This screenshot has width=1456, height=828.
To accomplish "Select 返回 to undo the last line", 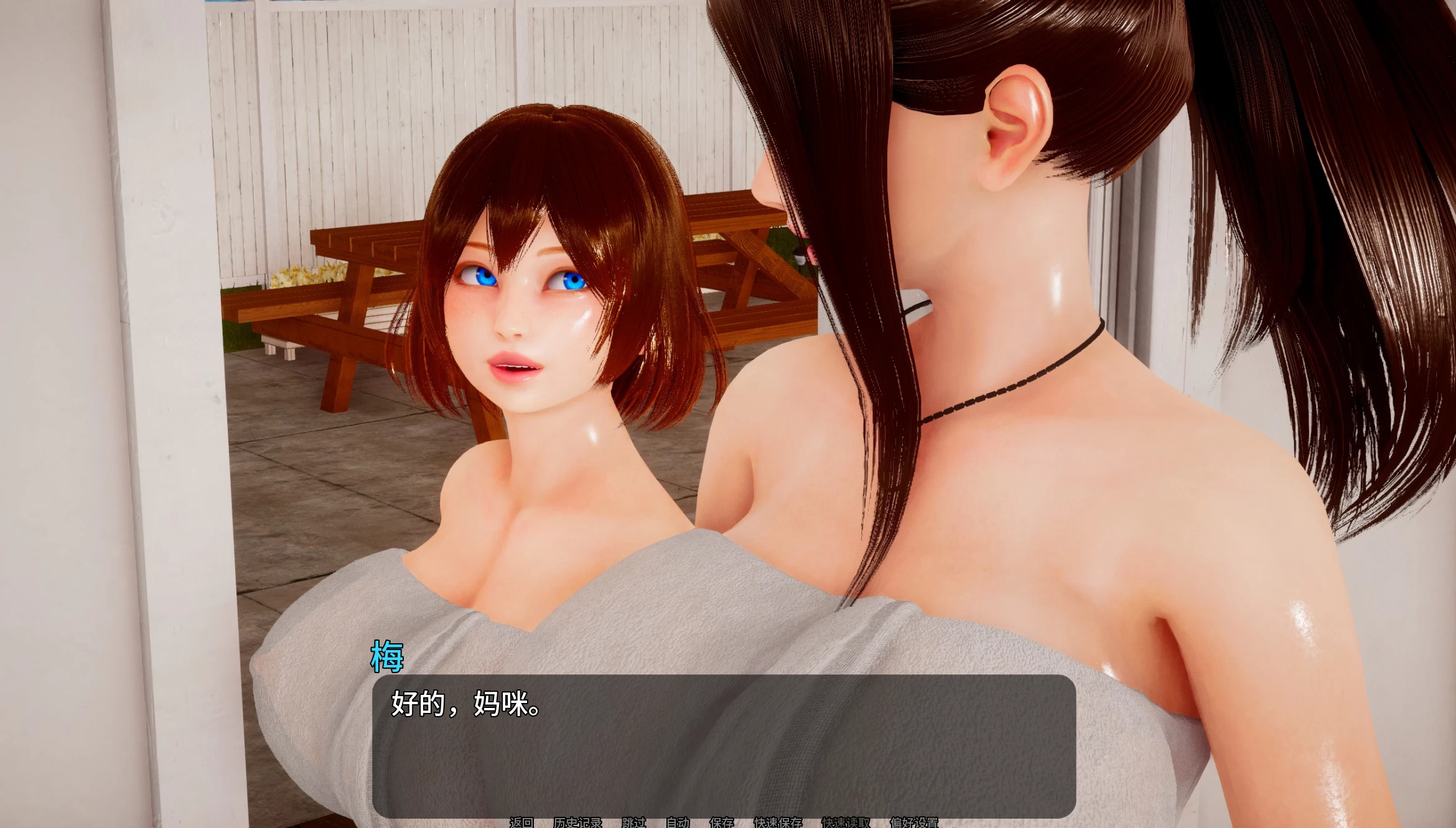I will (x=522, y=822).
